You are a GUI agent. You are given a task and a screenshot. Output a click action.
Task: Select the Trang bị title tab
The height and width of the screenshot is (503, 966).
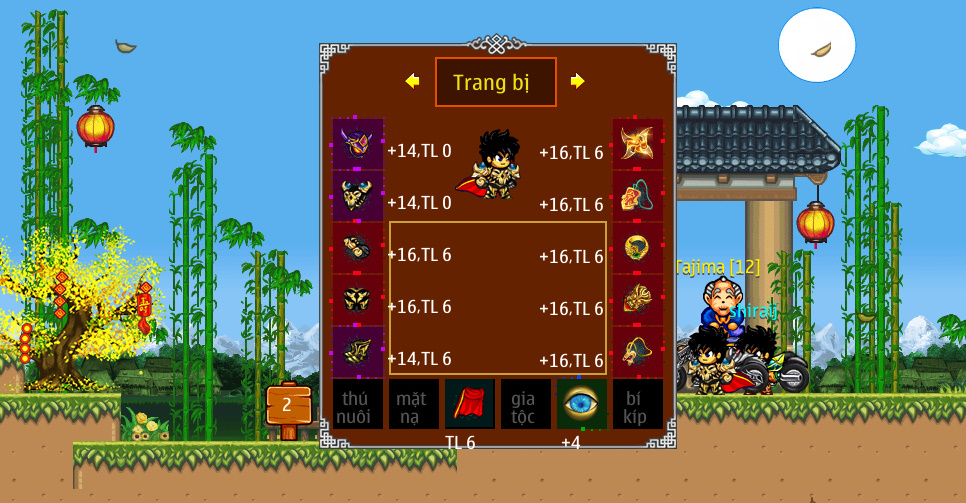point(495,82)
